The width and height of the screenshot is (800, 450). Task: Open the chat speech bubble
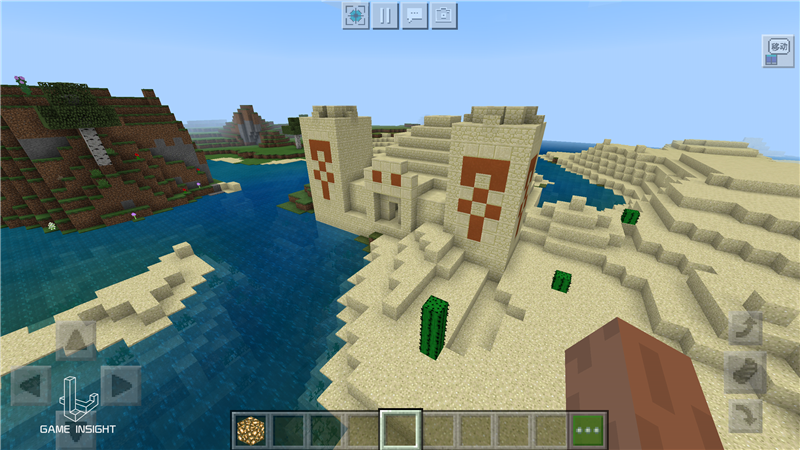(x=415, y=16)
